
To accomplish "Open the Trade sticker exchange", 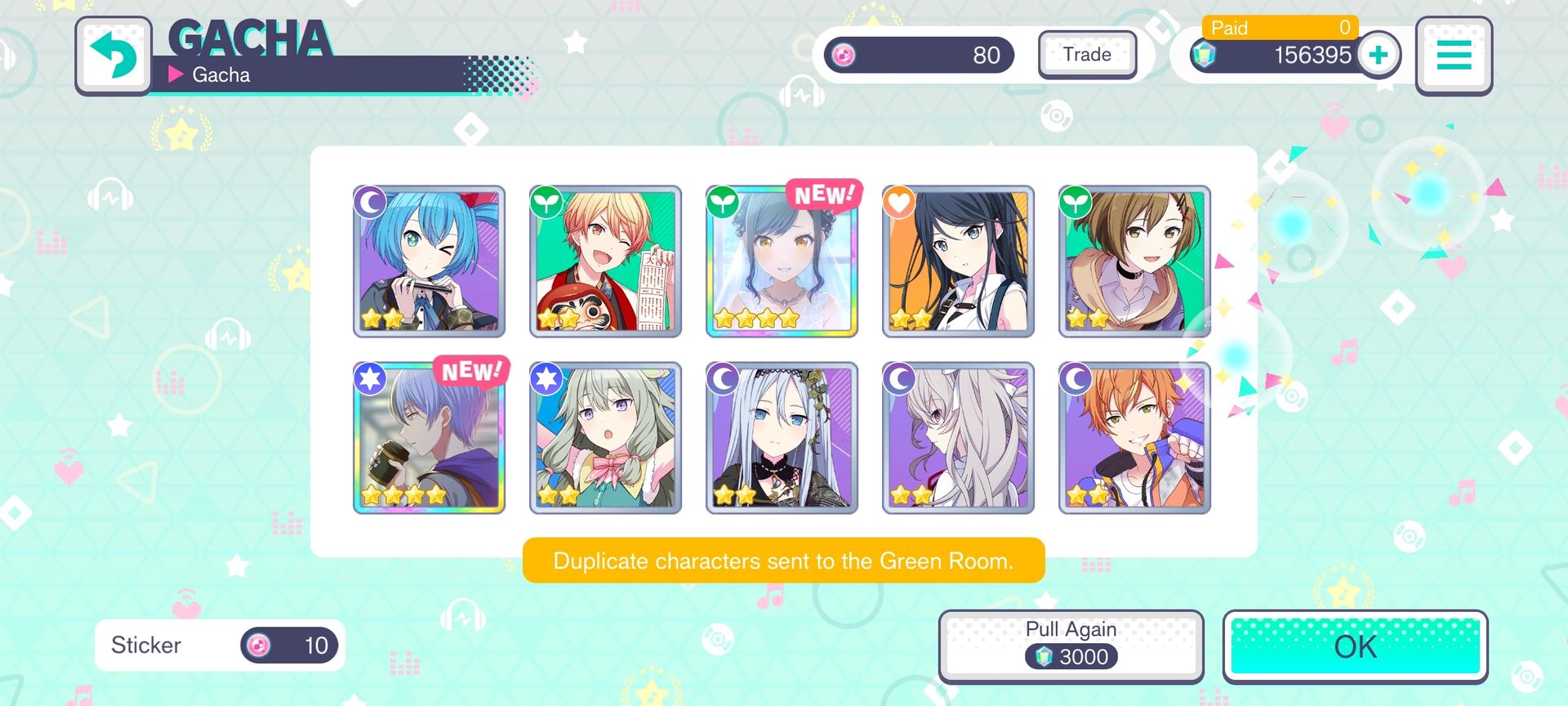I will pyautogui.click(x=1087, y=55).
